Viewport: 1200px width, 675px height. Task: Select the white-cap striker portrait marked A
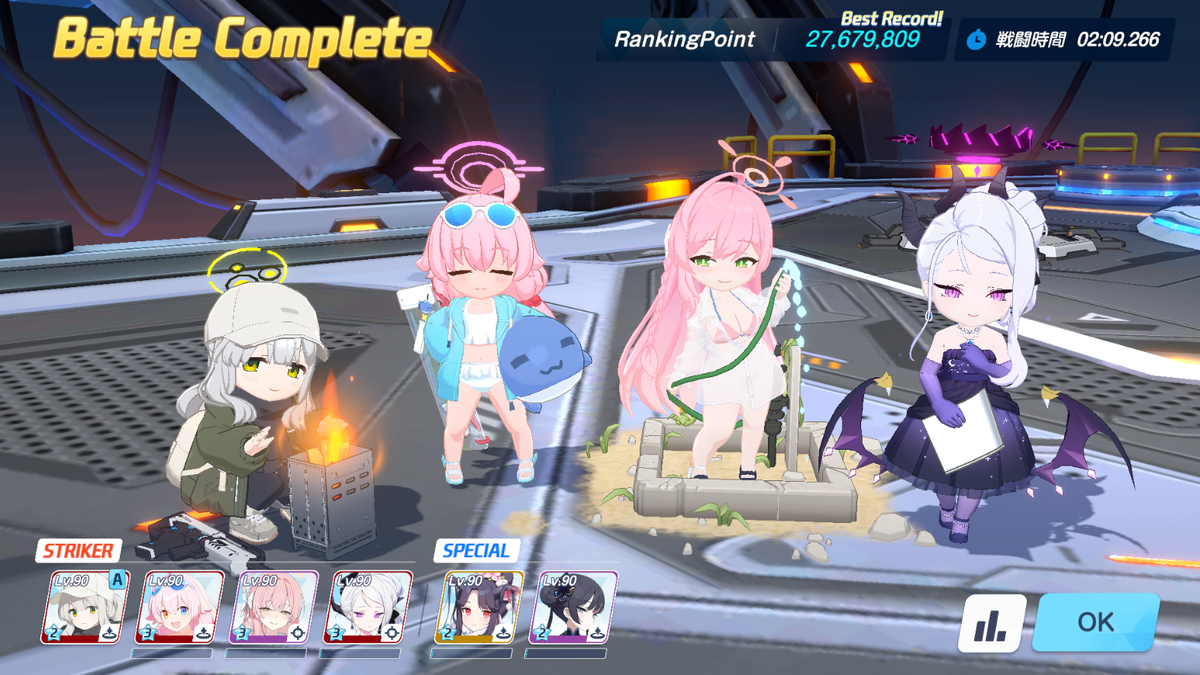(x=85, y=607)
